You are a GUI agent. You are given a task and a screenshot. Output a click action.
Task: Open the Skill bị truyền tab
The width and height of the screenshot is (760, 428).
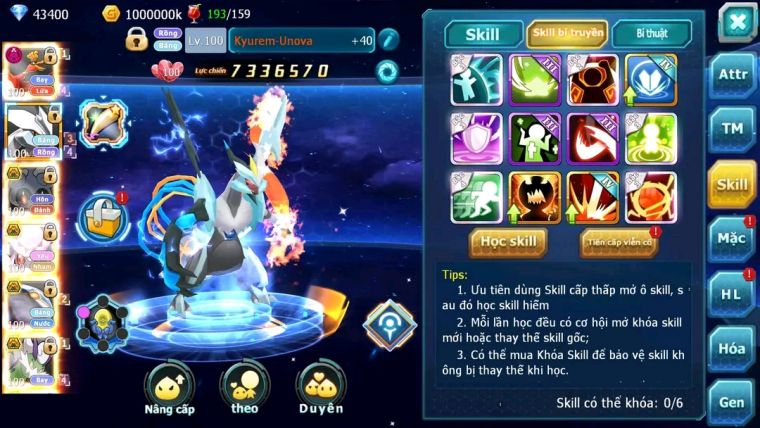[567, 34]
